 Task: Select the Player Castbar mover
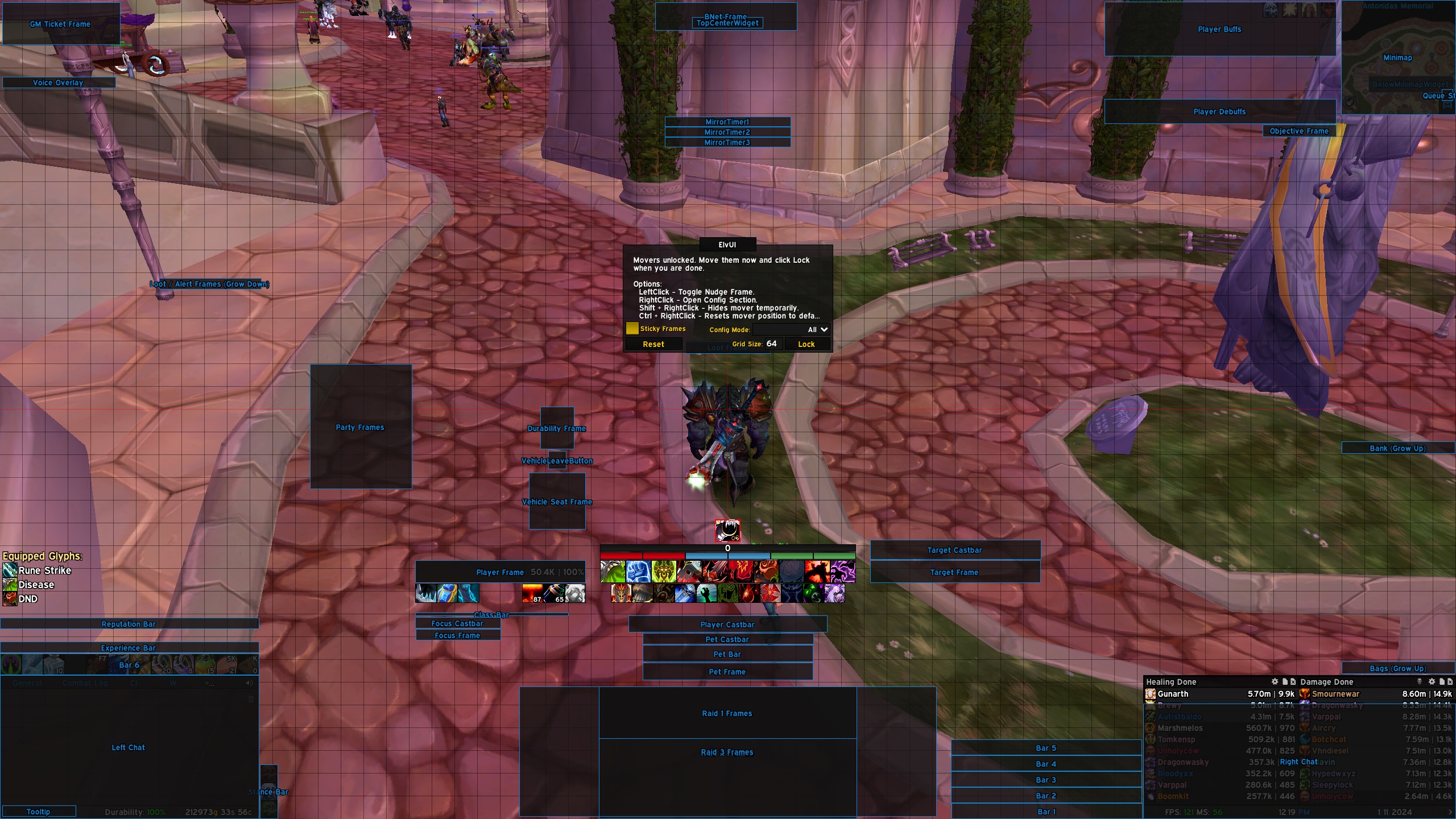(x=727, y=624)
